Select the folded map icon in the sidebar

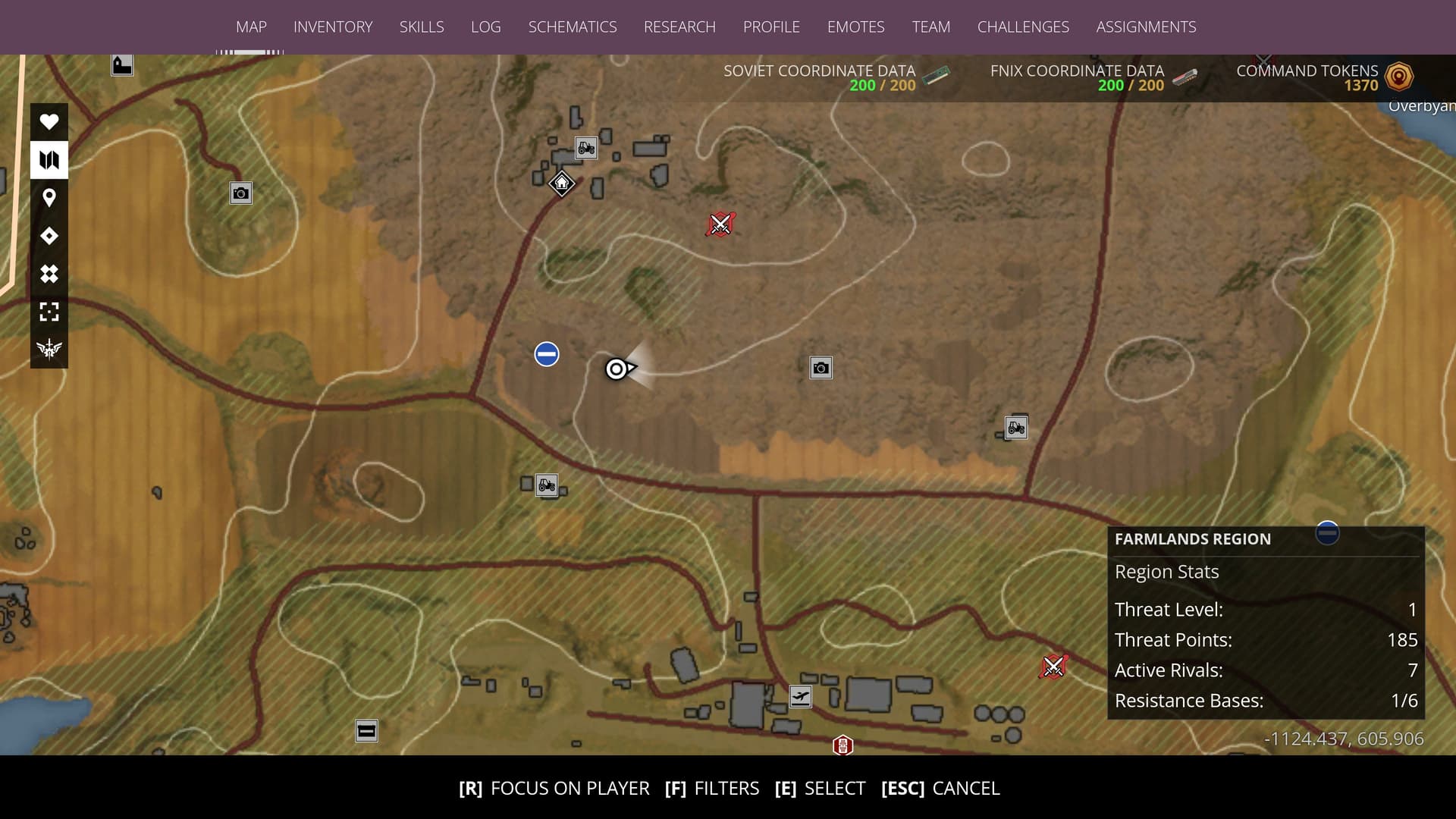point(49,160)
